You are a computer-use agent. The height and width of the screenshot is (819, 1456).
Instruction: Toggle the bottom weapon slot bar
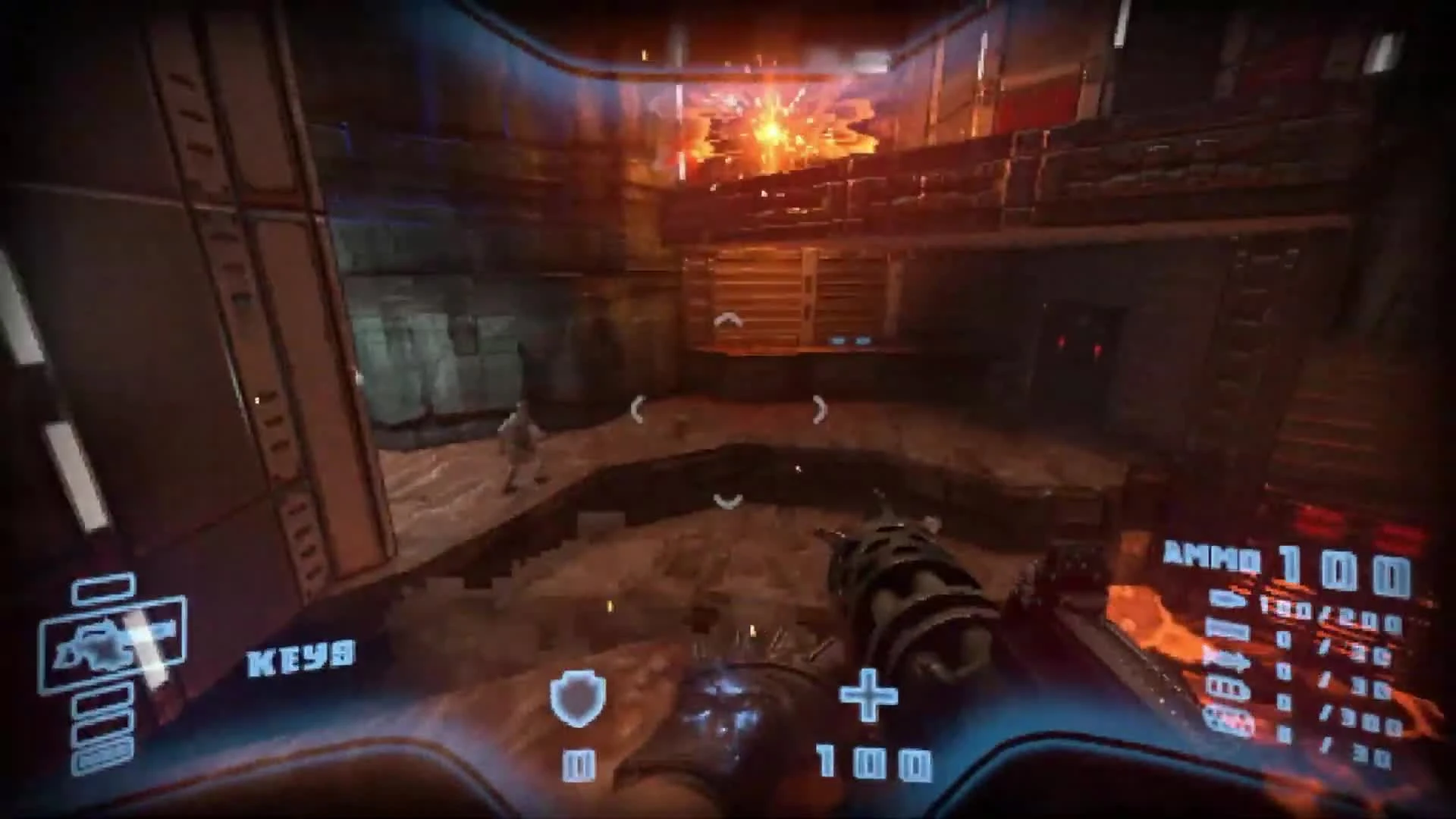[100, 758]
